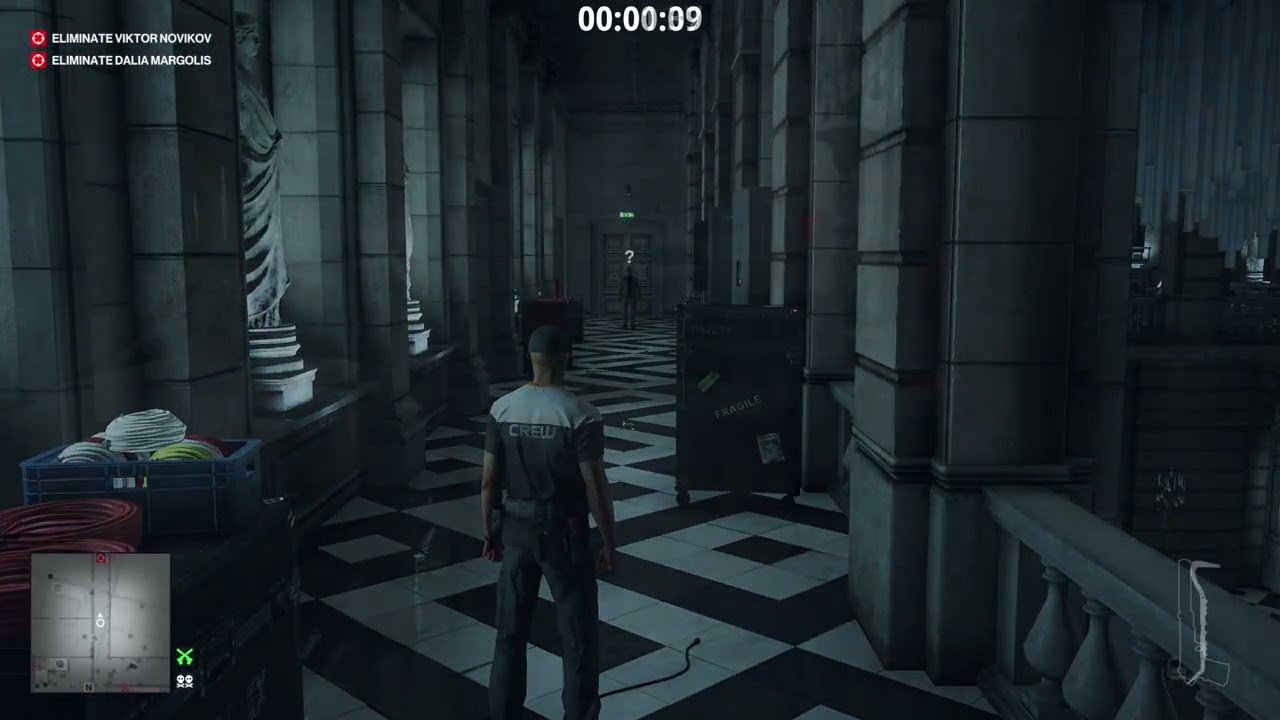Click the green crossed-weapons status icon
This screenshot has width=1280, height=720.
184,657
